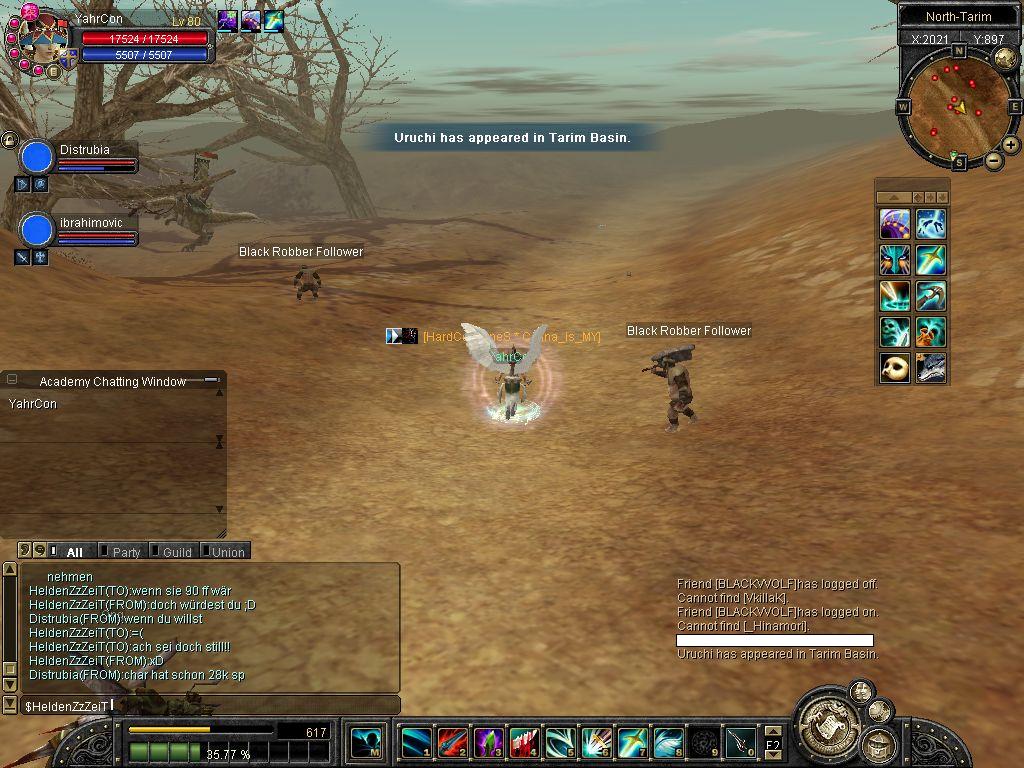Screen dimensions: 1024x768
Task: Activate the red slash skill in slot 2
Action: point(452,743)
